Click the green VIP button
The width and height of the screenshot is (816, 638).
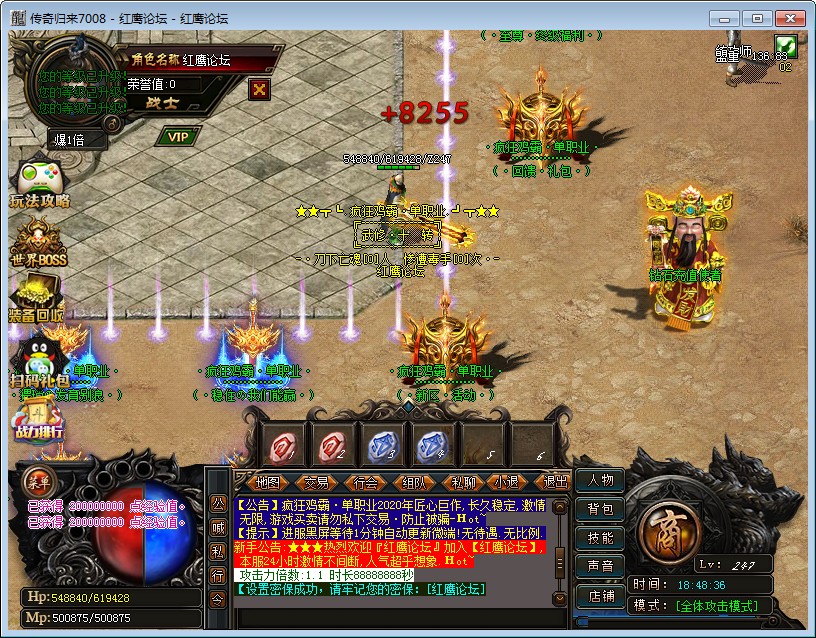[178, 136]
